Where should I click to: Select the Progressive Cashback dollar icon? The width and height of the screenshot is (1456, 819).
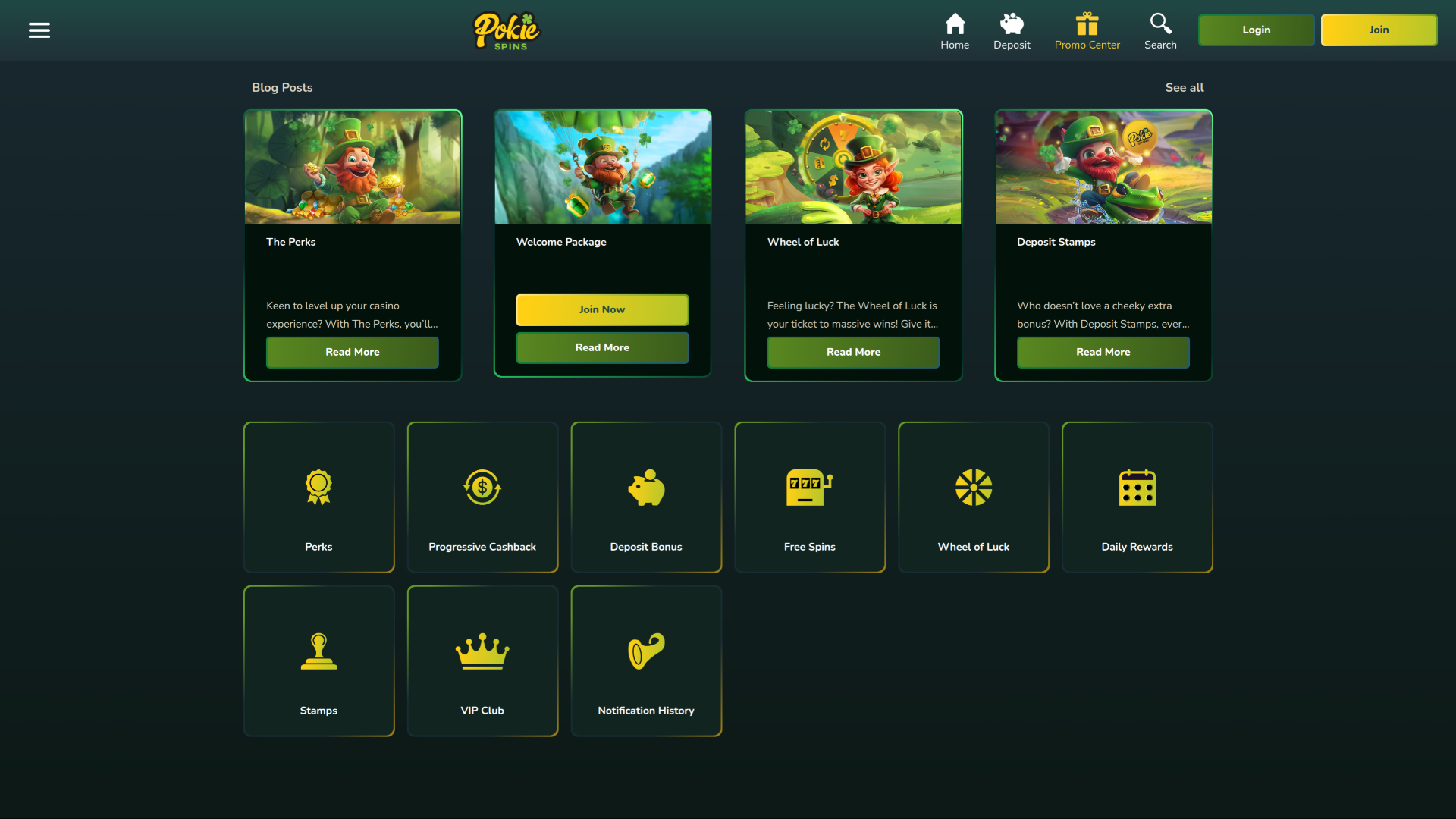click(x=482, y=488)
